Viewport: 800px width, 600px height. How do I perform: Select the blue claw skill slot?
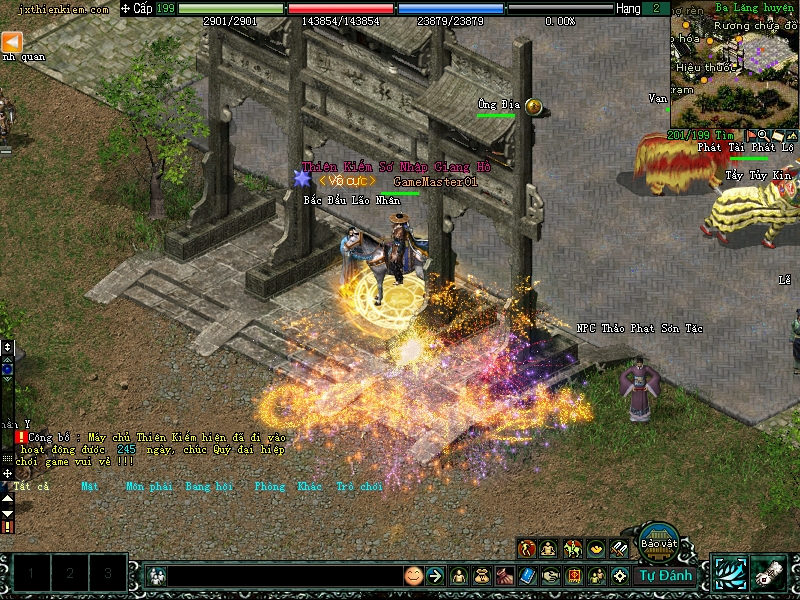tap(730, 573)
